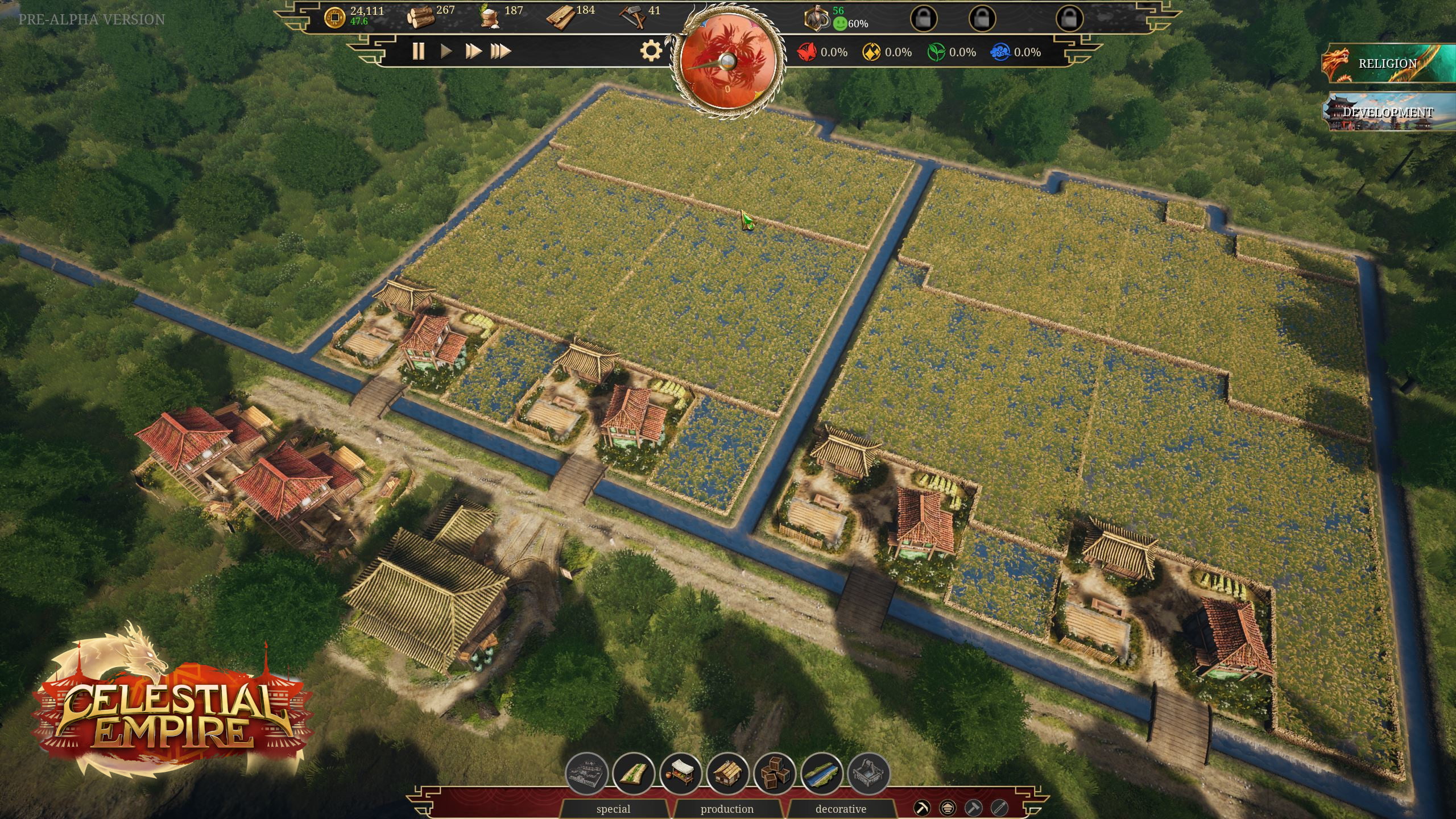
Task: Pick the wooden crates storage building
Action: (x=775, y=773)
